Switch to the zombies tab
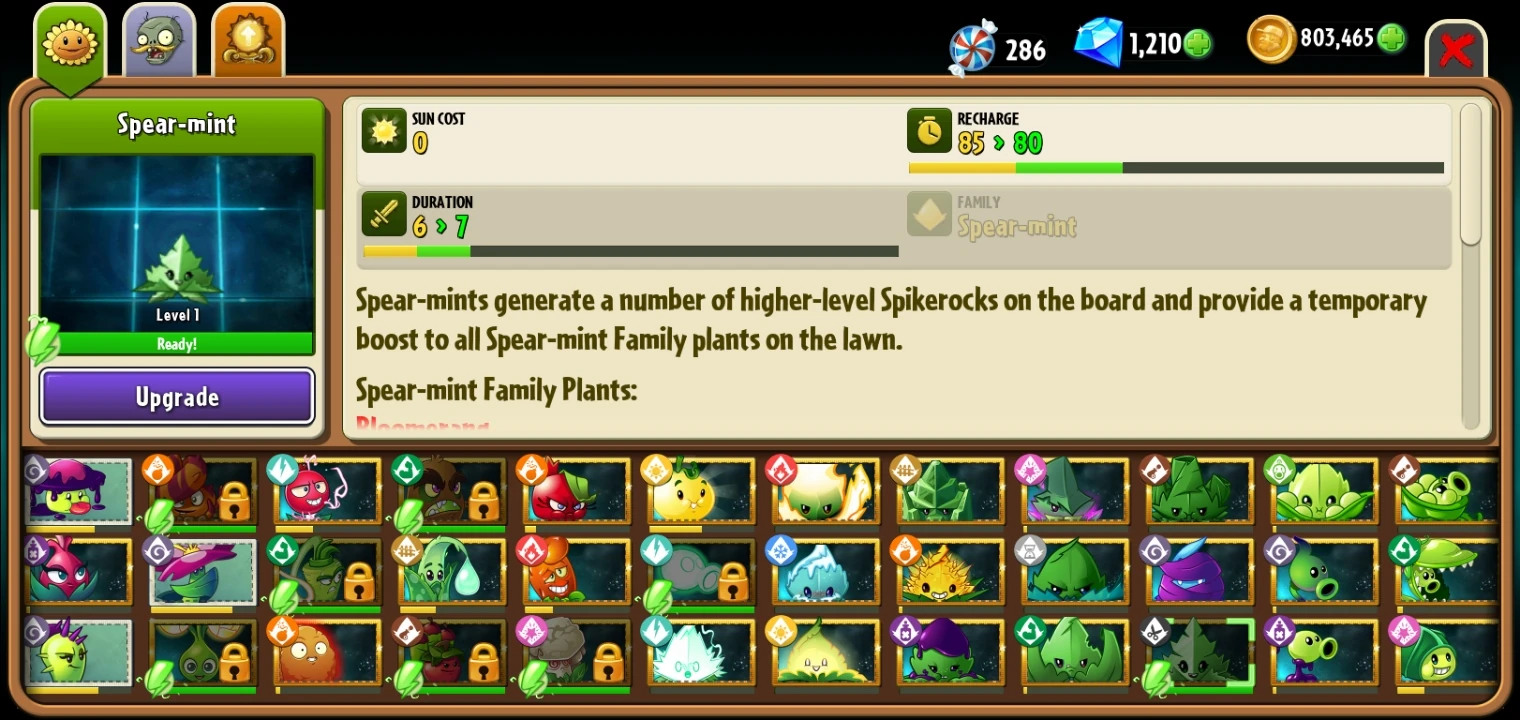Screen dimensions: 1520x720 pyautogui.click(x=158, y=40)
